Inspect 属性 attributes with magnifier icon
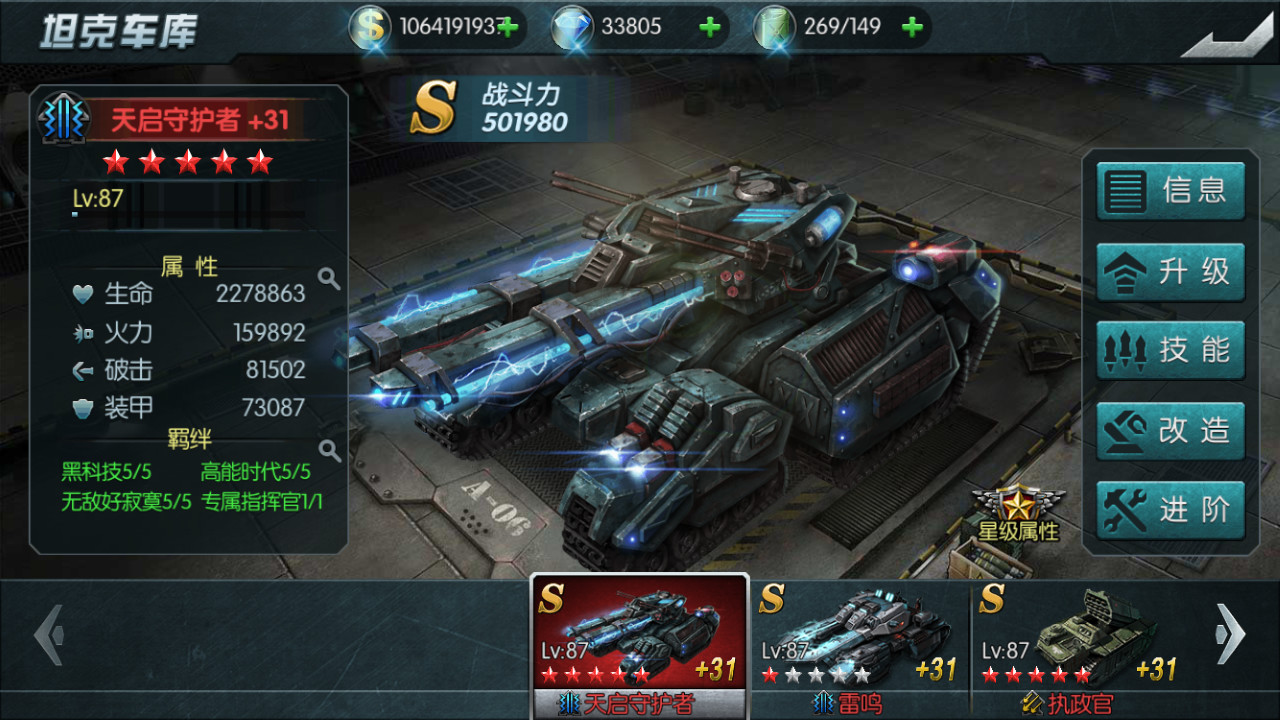The height and width of the screenshot is (720, 1280). [328, 277]
